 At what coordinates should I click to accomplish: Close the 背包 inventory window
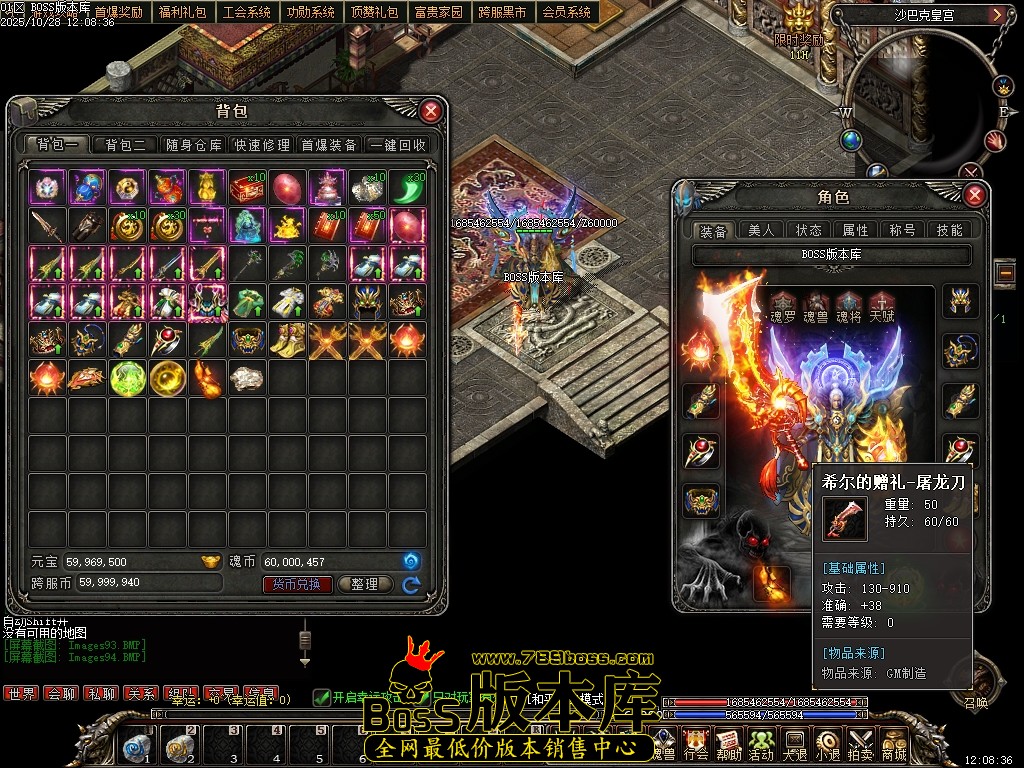coord(430,111)
